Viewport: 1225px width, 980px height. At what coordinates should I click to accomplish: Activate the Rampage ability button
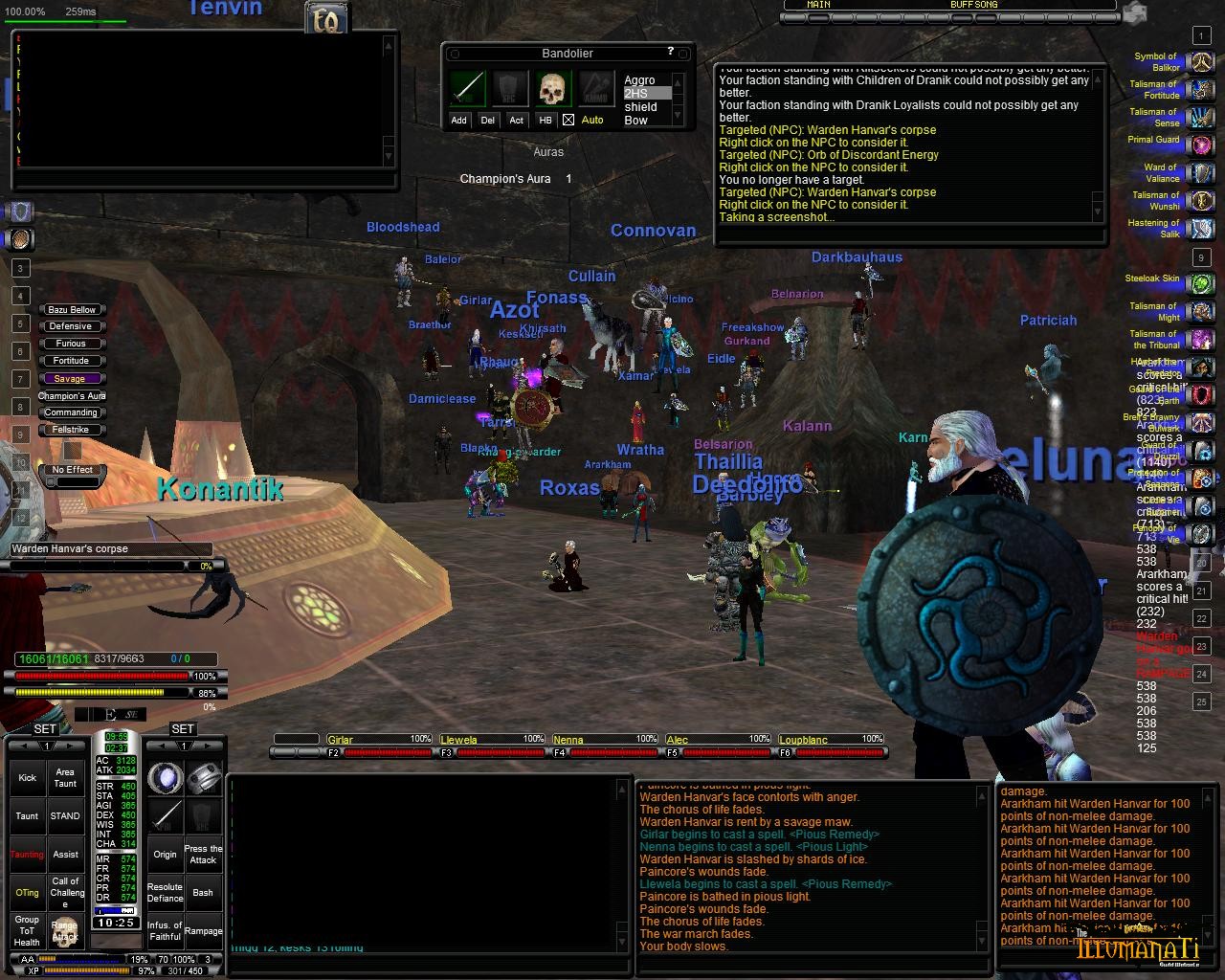(203, 930)
